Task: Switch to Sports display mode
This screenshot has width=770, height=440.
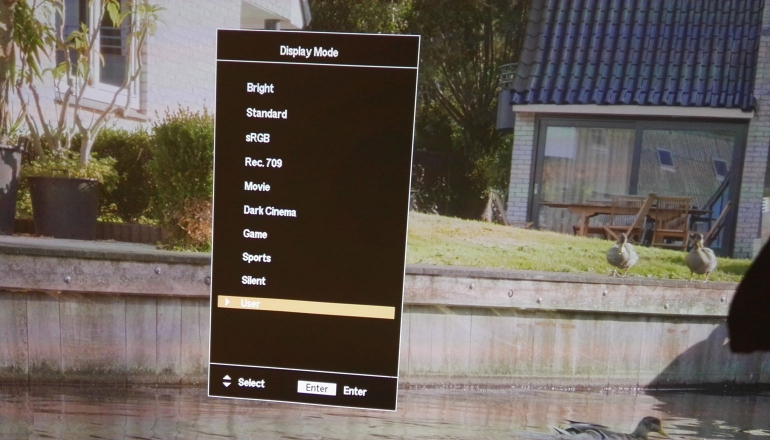Action: pos(256,258)
